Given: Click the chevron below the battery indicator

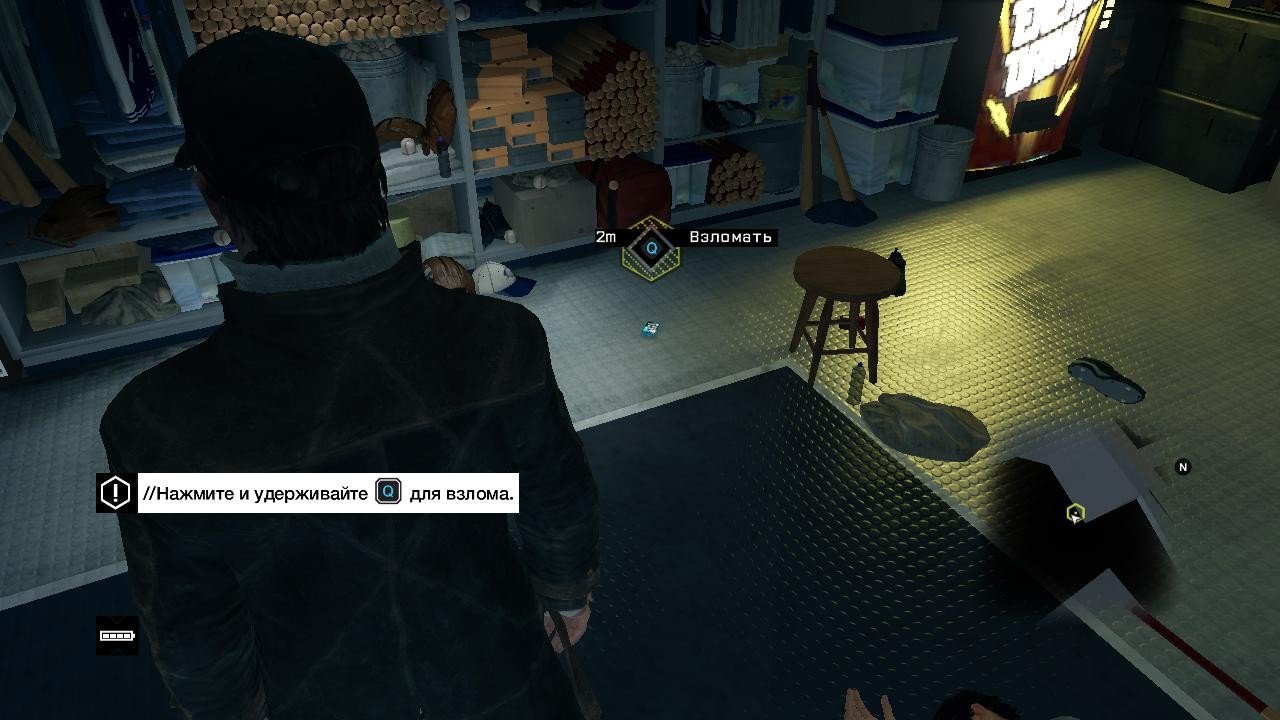Looking at the screenshot, I should 116,652.
